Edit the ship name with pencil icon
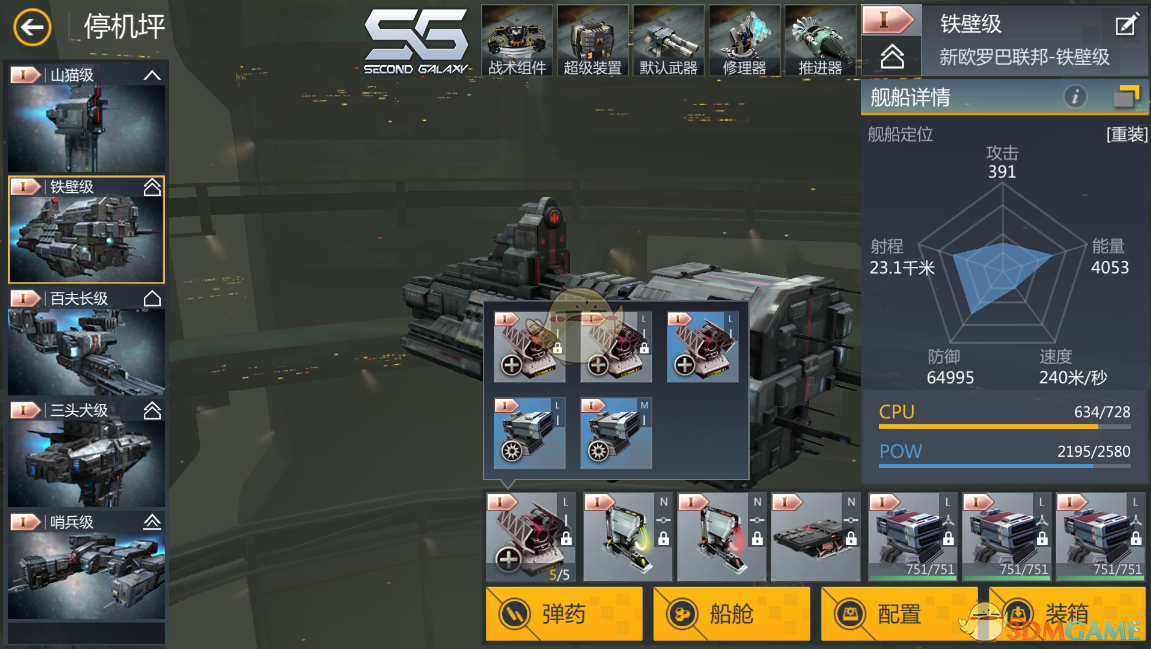The width and height of the screenshot is (1151, 649). [1126, 25]
